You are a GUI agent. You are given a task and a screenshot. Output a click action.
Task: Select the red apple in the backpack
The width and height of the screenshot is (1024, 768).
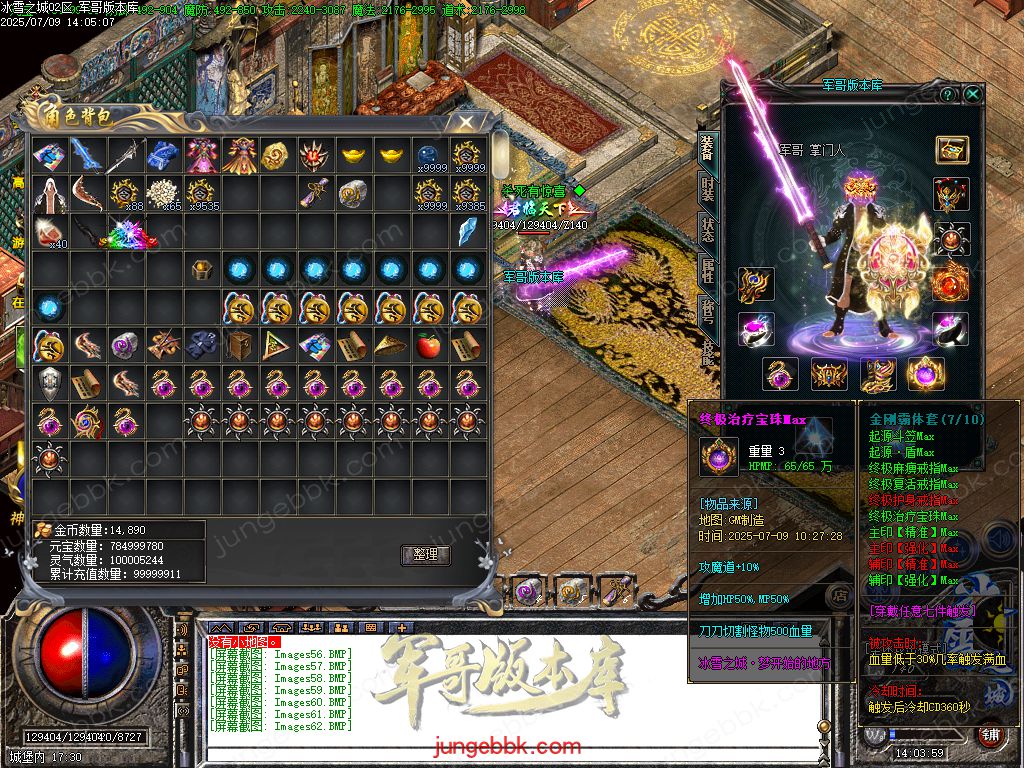[x=429, y=346]
